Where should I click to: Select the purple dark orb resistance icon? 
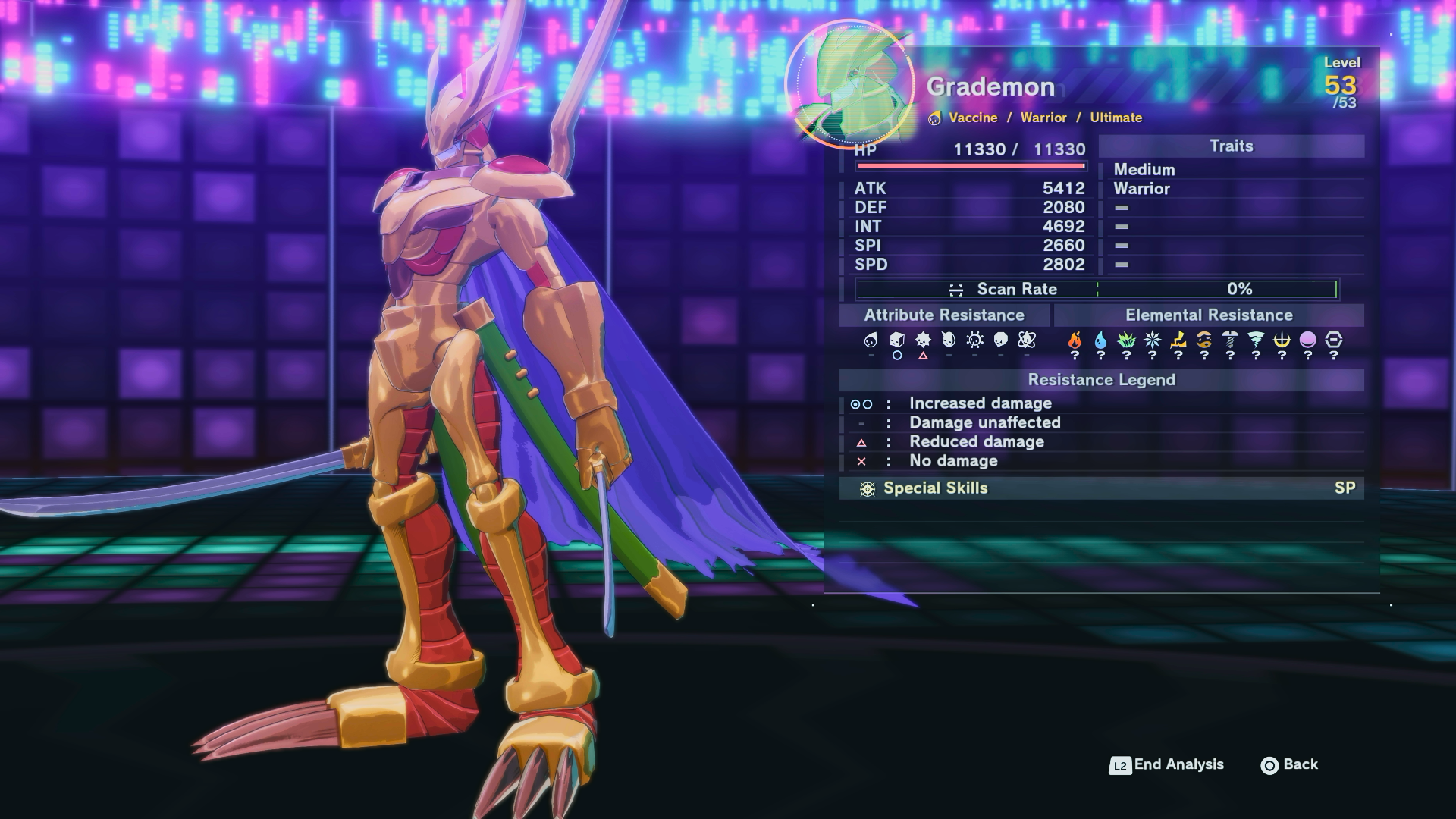coord(1307,340)
